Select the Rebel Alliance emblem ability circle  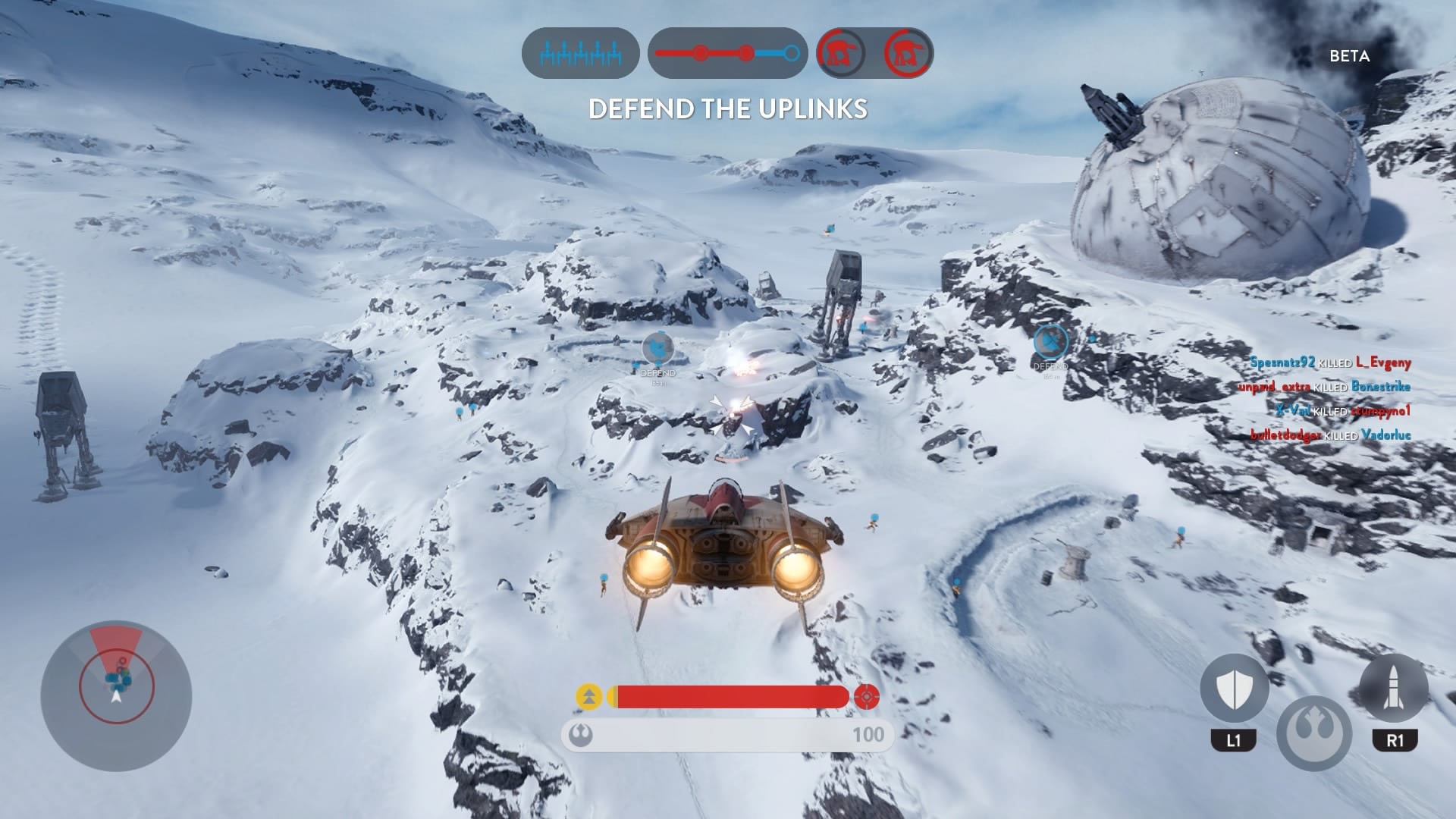(1314, 733)
